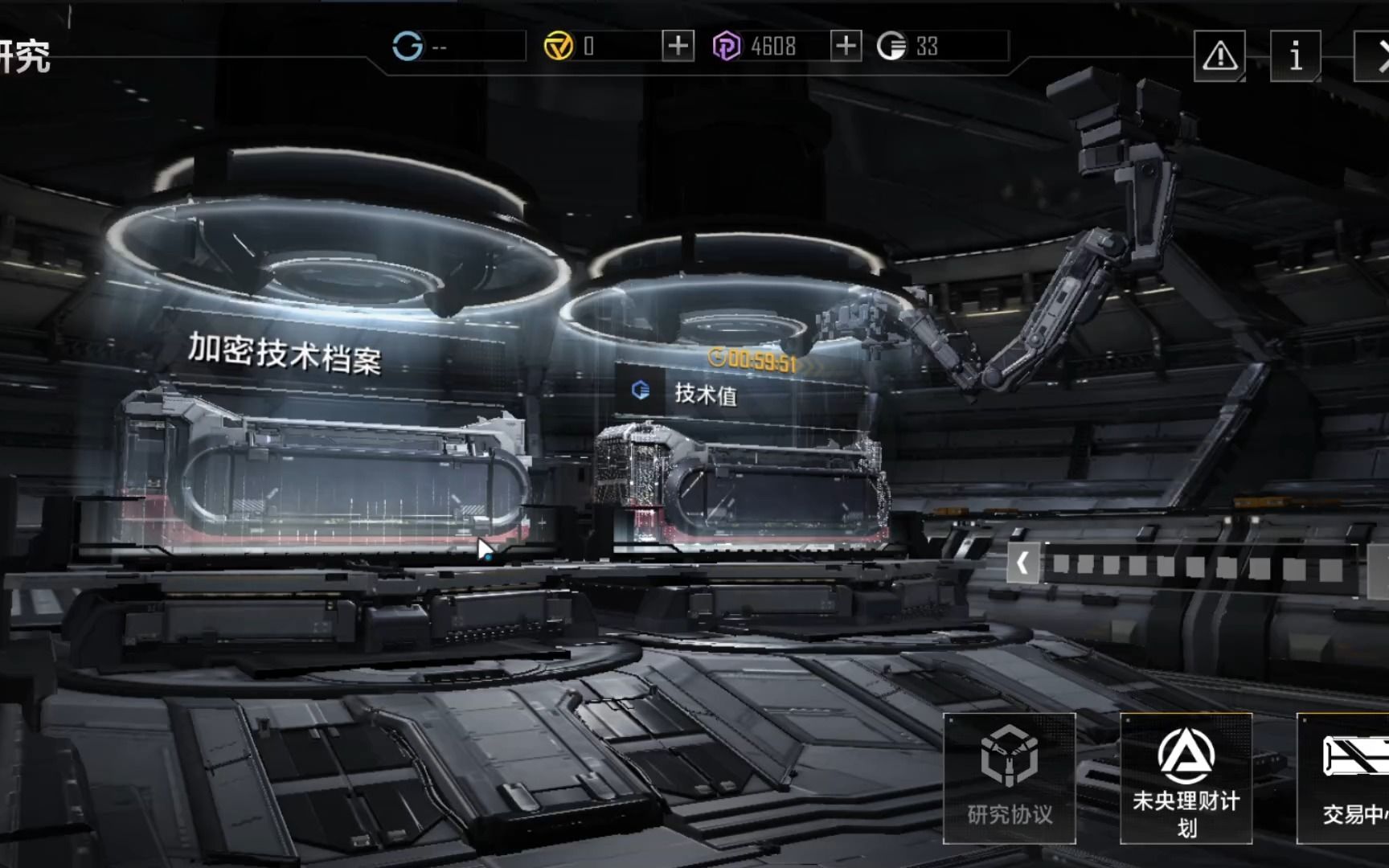Open the warning triangle notice

[1219, 55]
